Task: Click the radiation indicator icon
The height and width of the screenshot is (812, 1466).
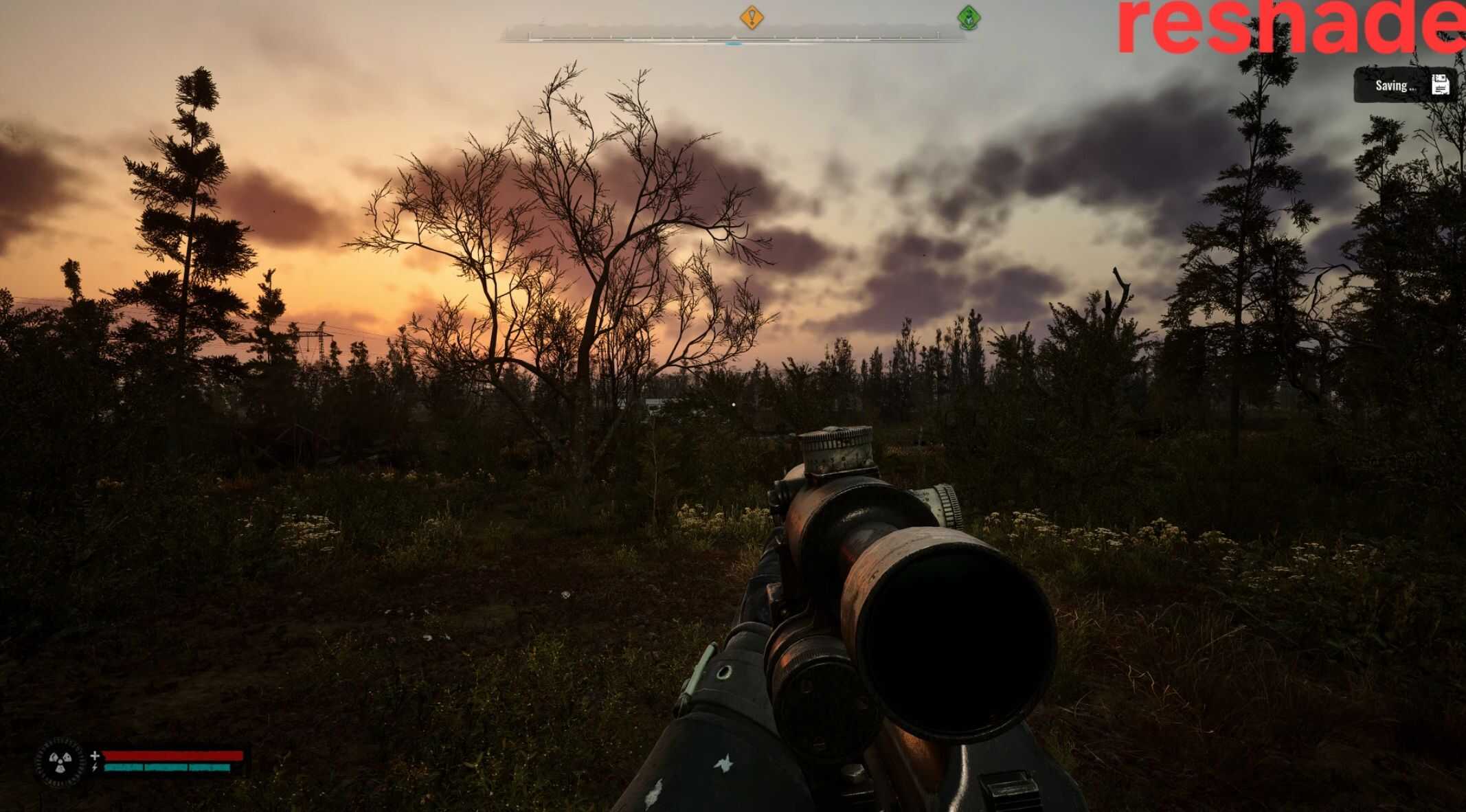Action: pyautogui.click(x=60, y=761)
